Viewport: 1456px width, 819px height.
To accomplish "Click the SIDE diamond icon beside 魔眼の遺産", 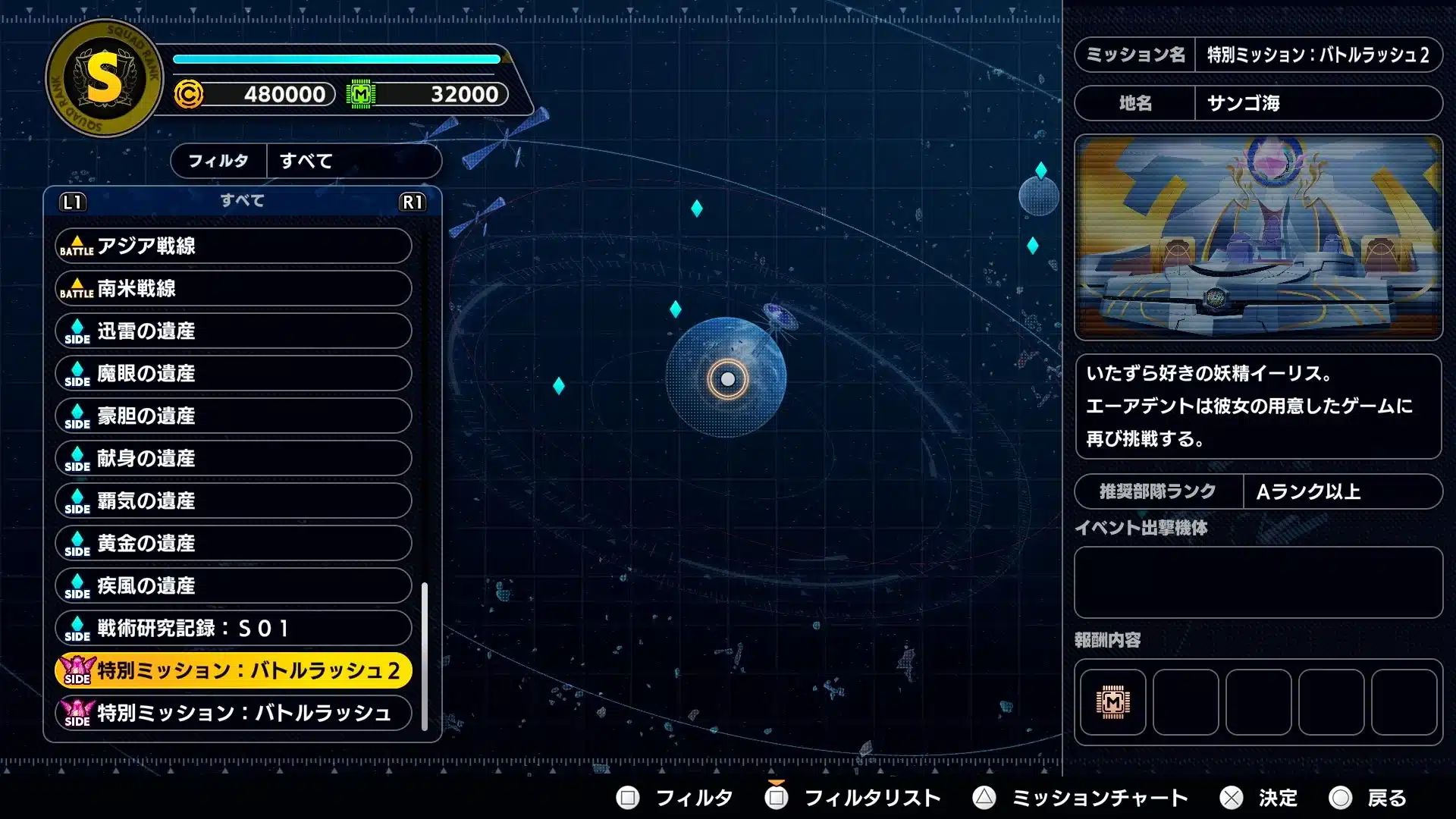I will 76,373.
